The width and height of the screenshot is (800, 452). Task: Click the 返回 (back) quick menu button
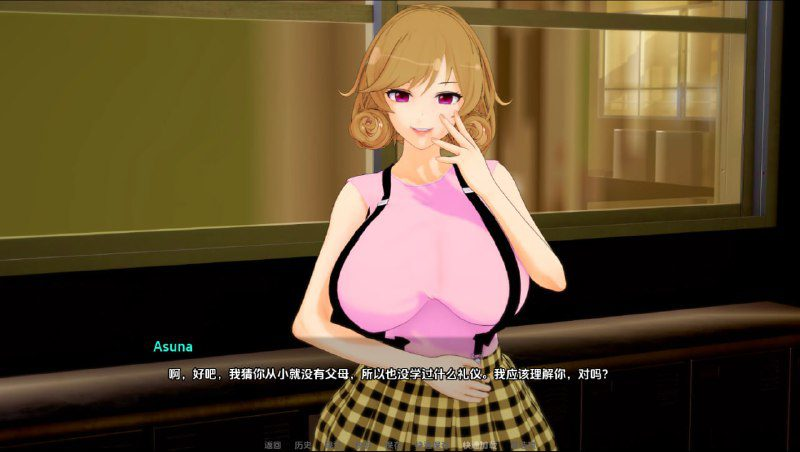click(x=272, y=444)
